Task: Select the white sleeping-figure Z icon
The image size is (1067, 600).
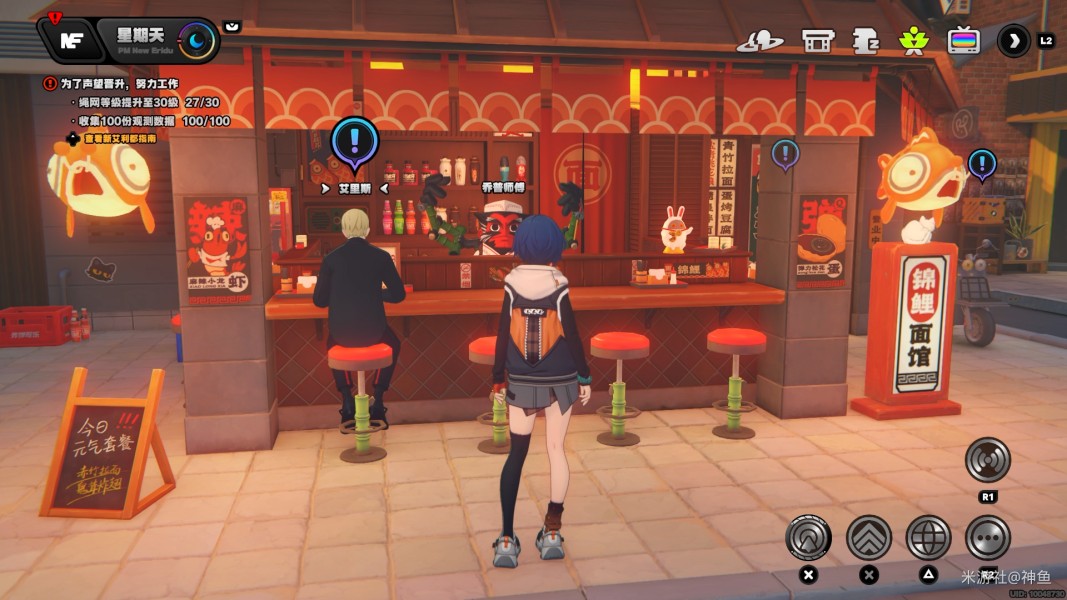Action: tap(865, 41)
